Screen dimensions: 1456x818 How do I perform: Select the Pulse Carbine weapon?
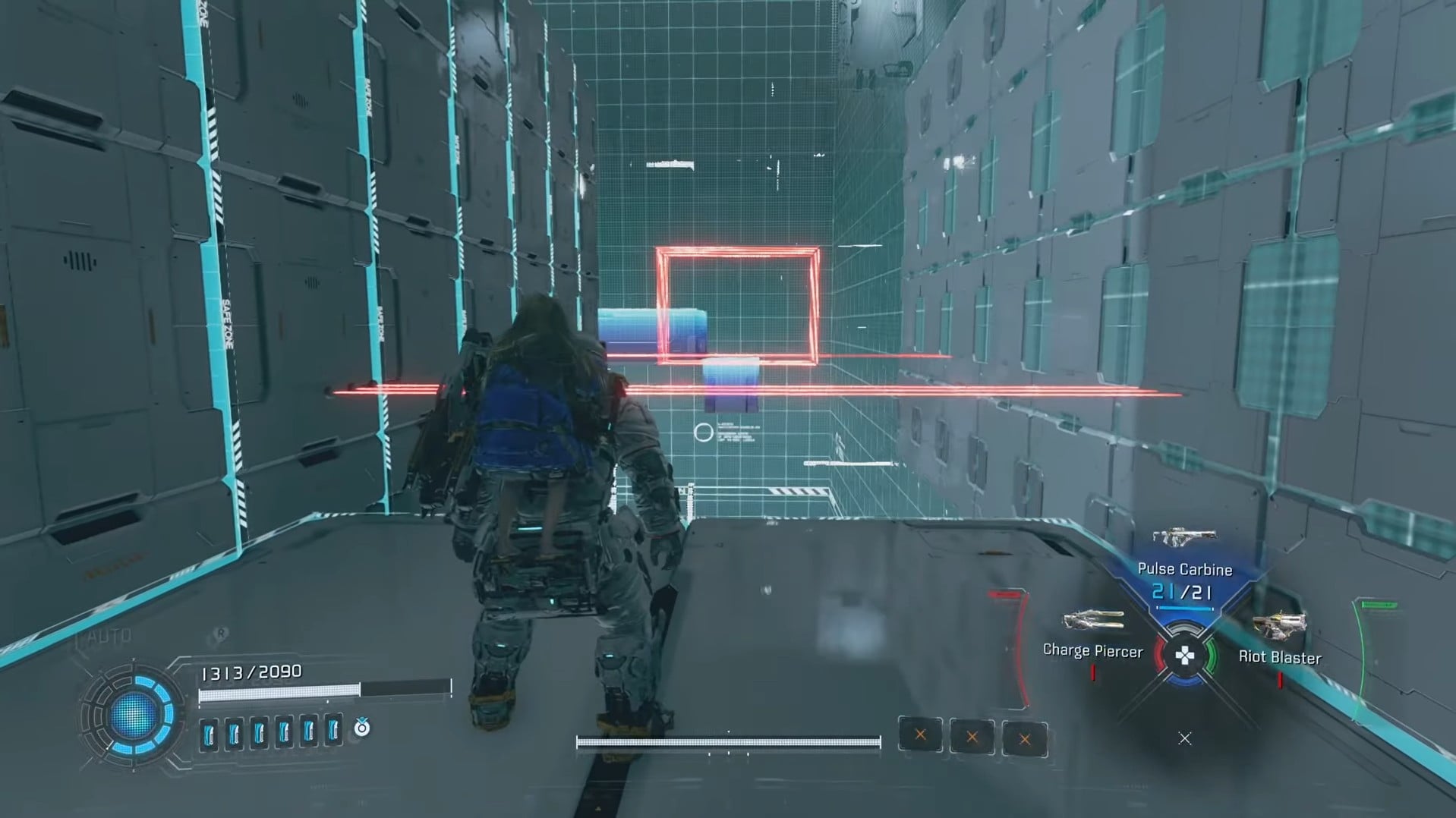[x=1183, y=539]
